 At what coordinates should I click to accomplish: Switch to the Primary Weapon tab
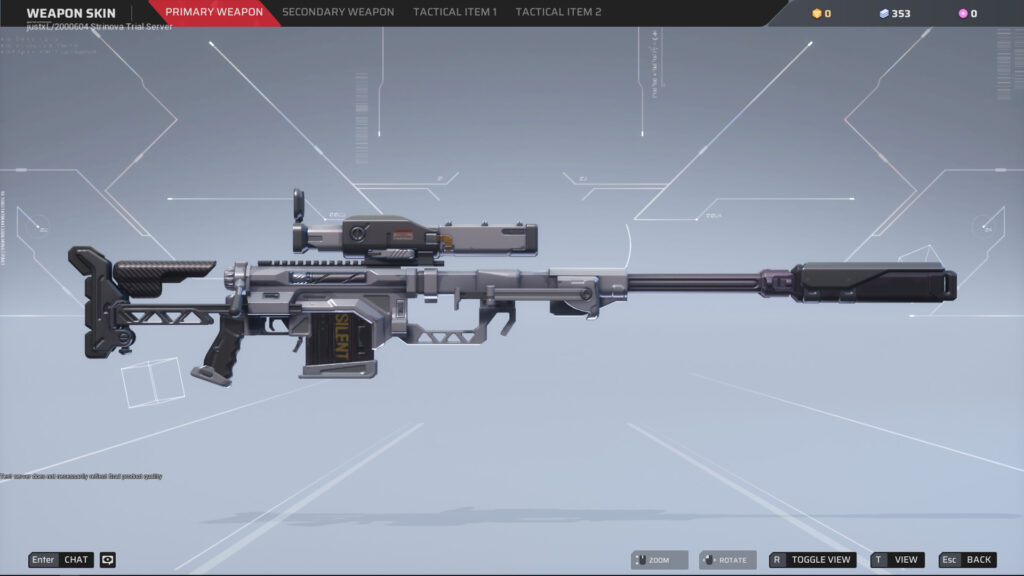point(214,12)
